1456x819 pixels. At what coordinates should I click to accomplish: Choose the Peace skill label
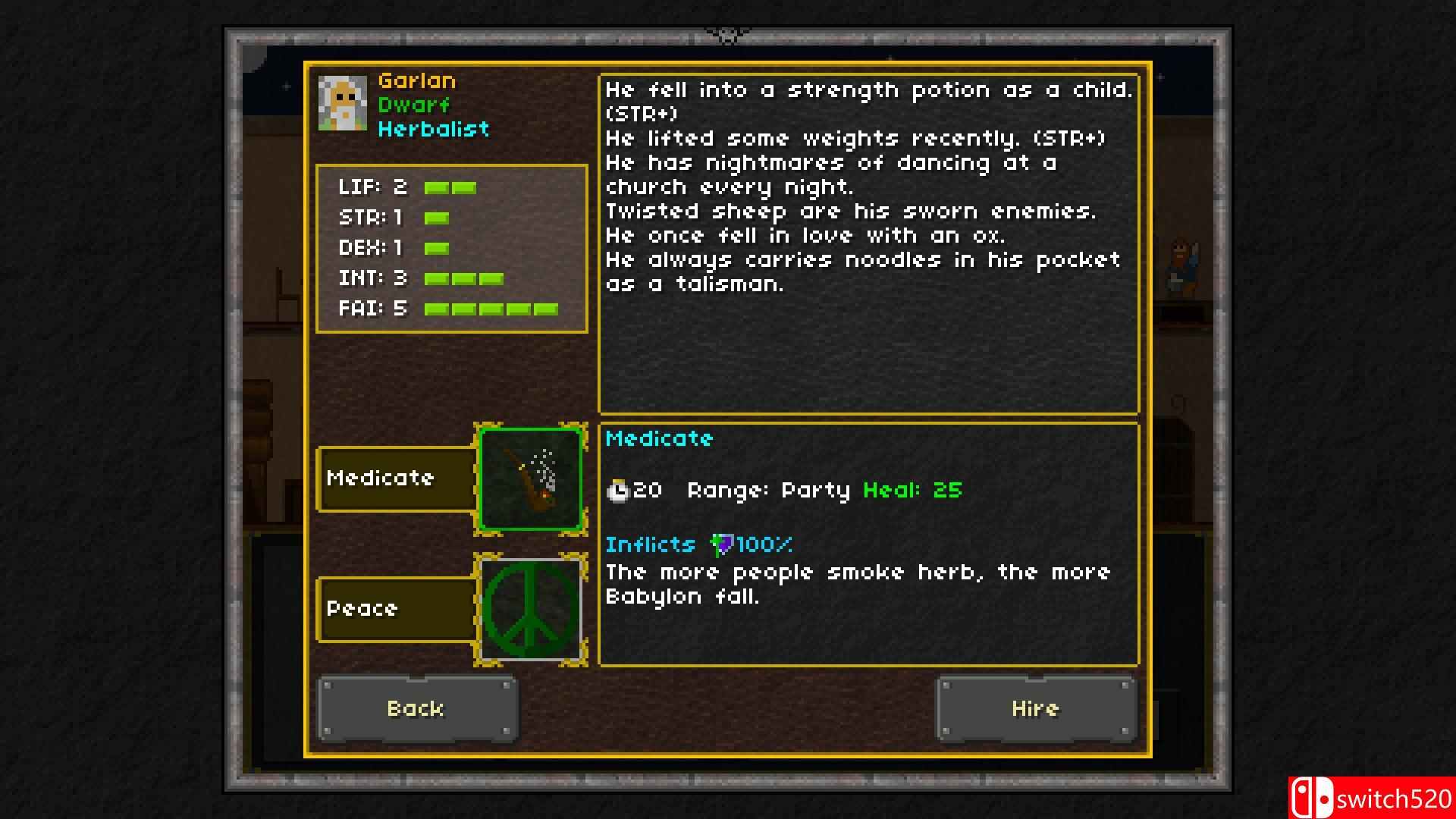pos(397,609)
